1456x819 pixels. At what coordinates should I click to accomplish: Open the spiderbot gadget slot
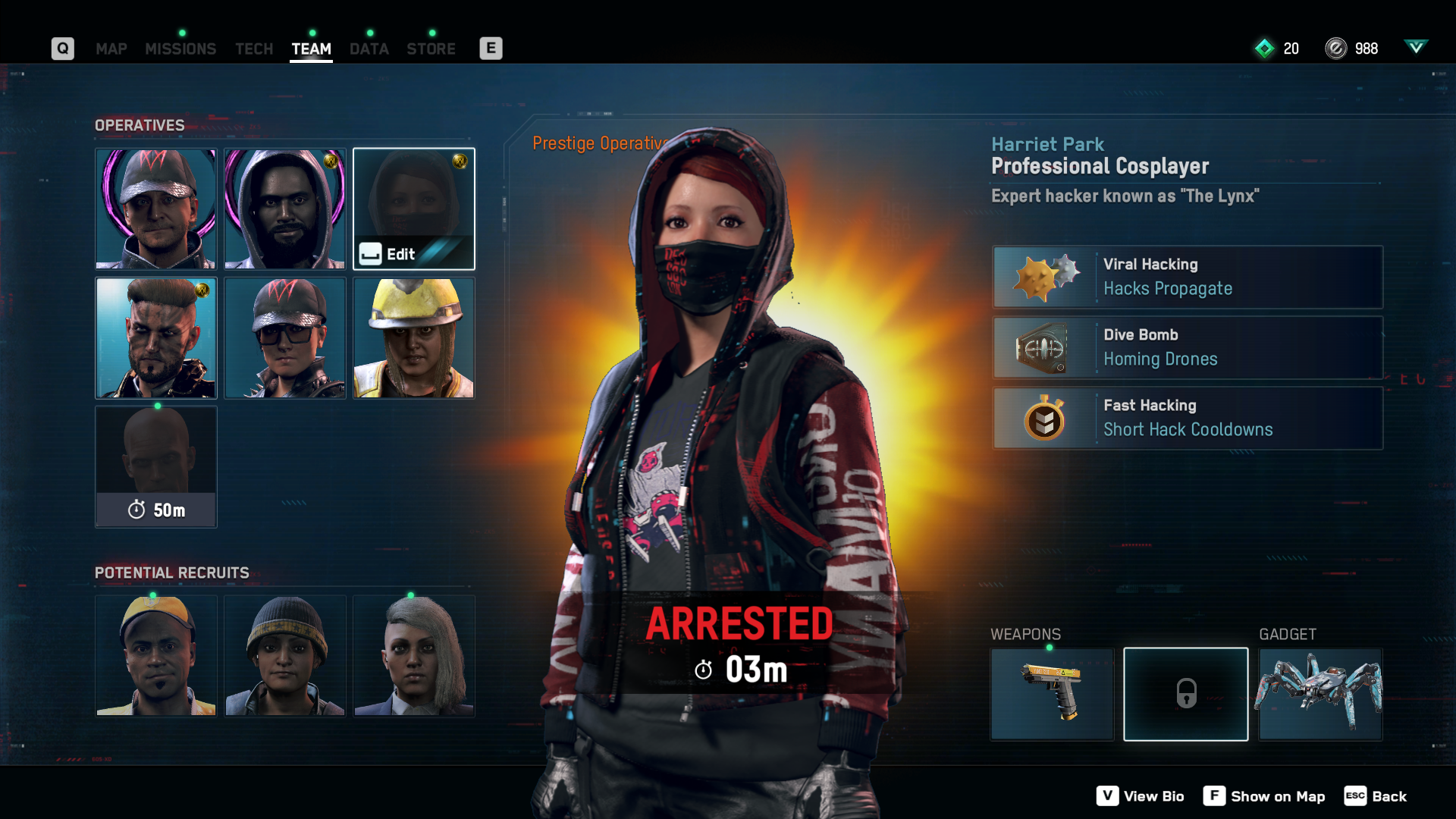coord(1320,694)
